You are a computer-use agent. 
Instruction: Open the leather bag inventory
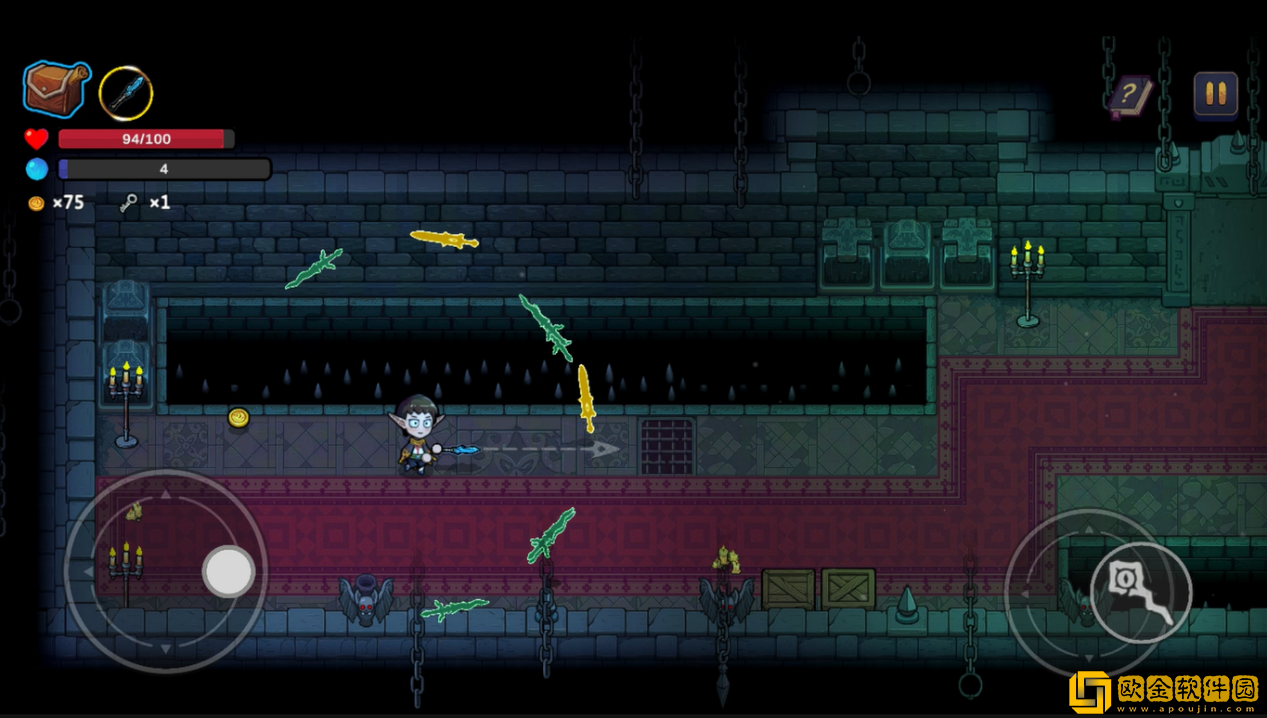[x=57, y=89]
